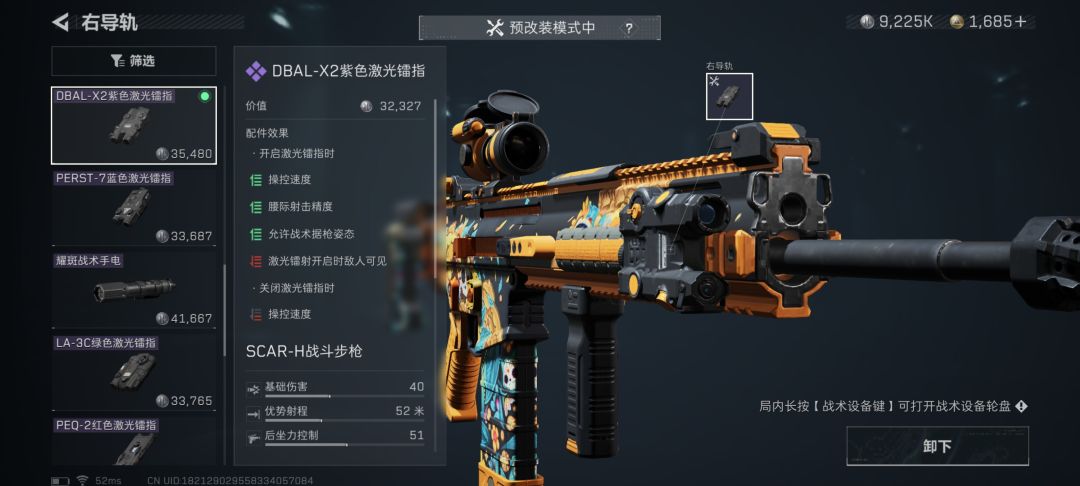Select the LA-3C绿色激光镭指 attachment

133,372
